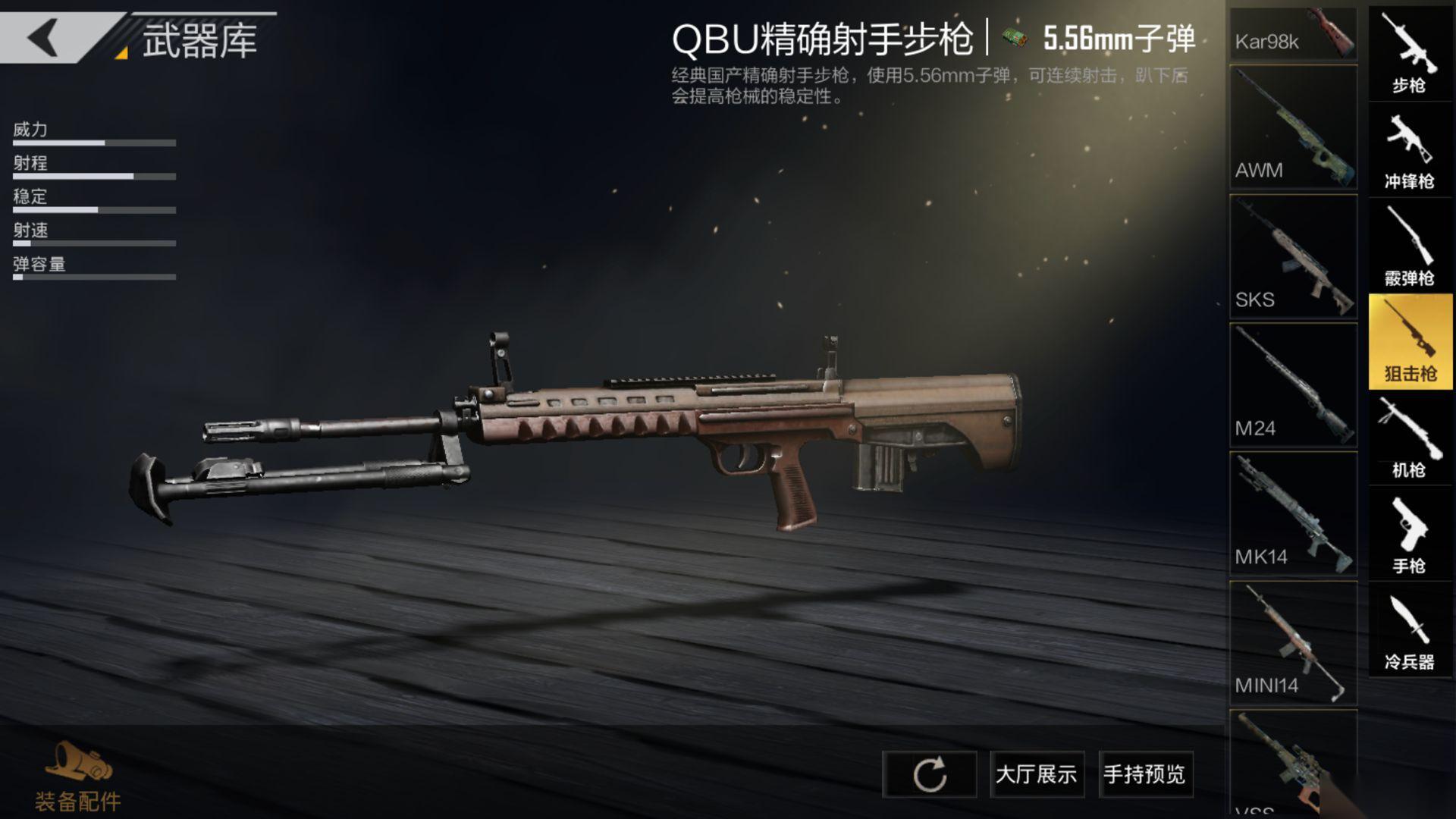Select the AWM sniper rifle

pyautogui.click(x=1293, y=127)
